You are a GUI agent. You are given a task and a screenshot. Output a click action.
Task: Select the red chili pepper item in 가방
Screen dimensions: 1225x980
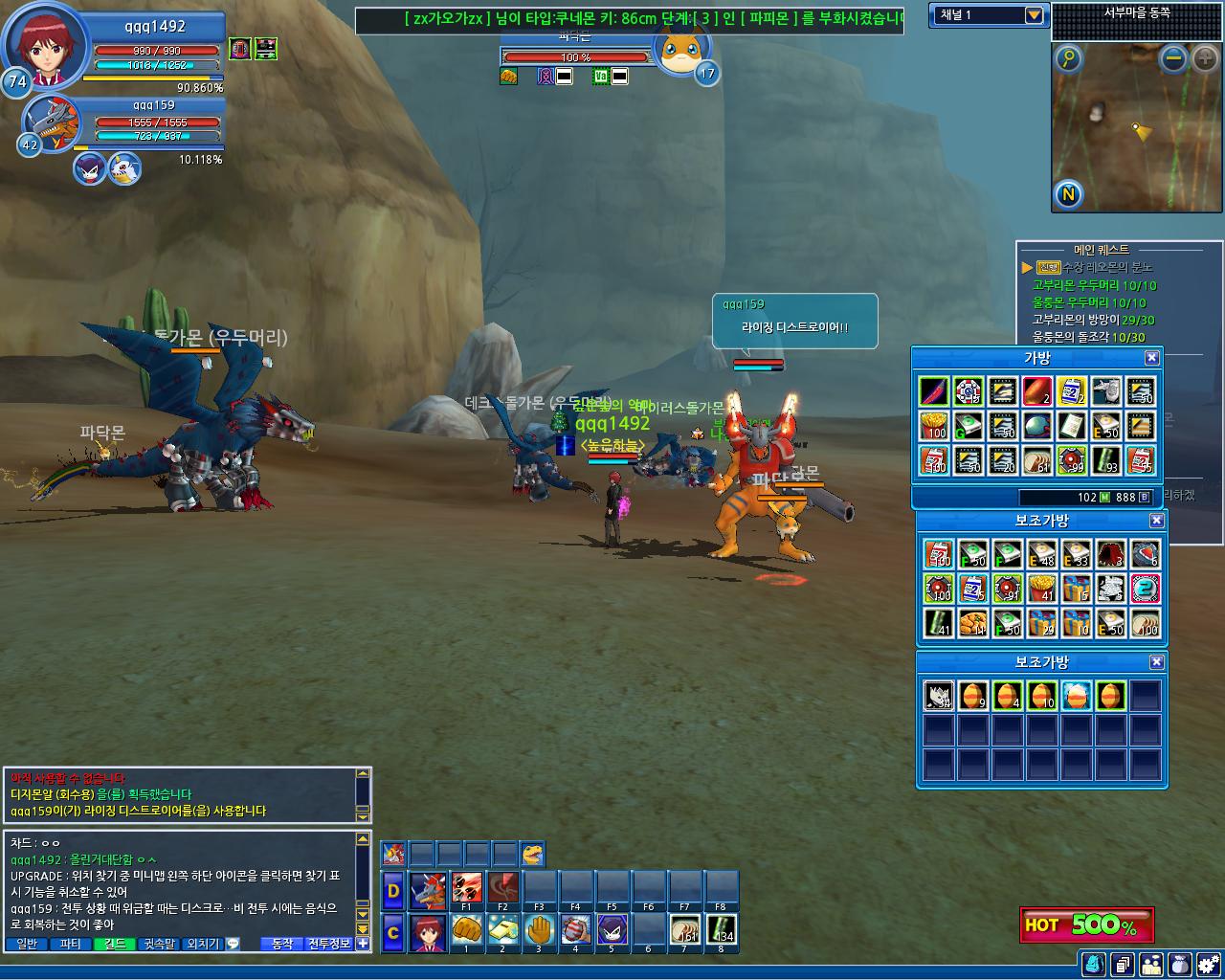coord(934,391)
